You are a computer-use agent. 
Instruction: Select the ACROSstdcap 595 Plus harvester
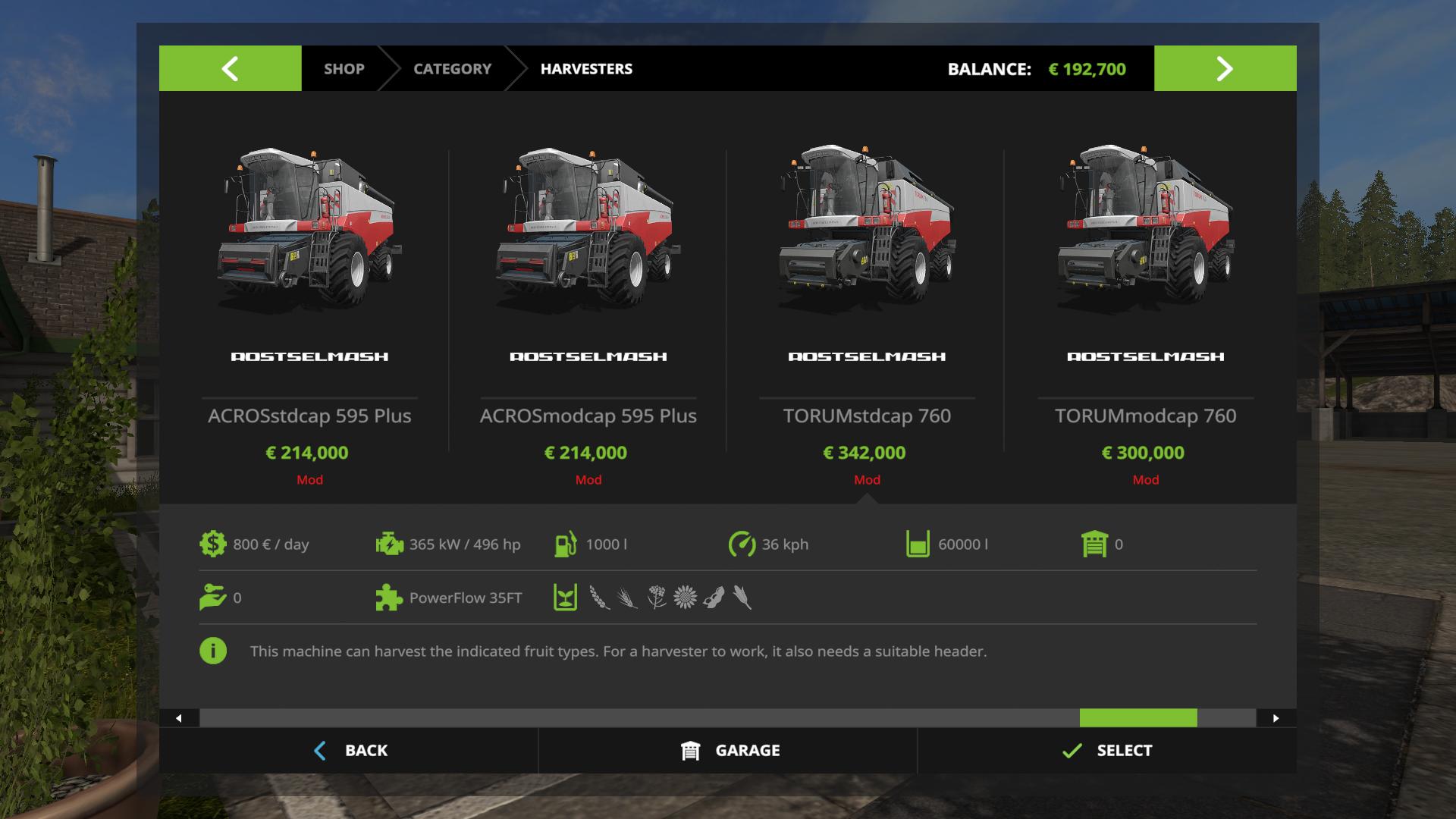tap(309, 303)
